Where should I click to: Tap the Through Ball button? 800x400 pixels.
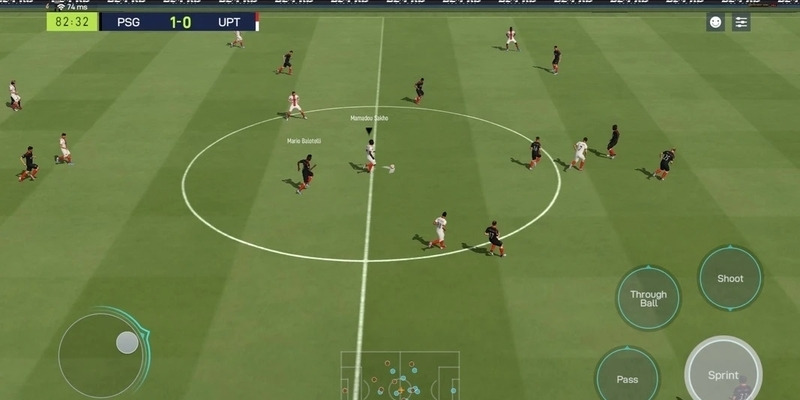pos(648,297)
